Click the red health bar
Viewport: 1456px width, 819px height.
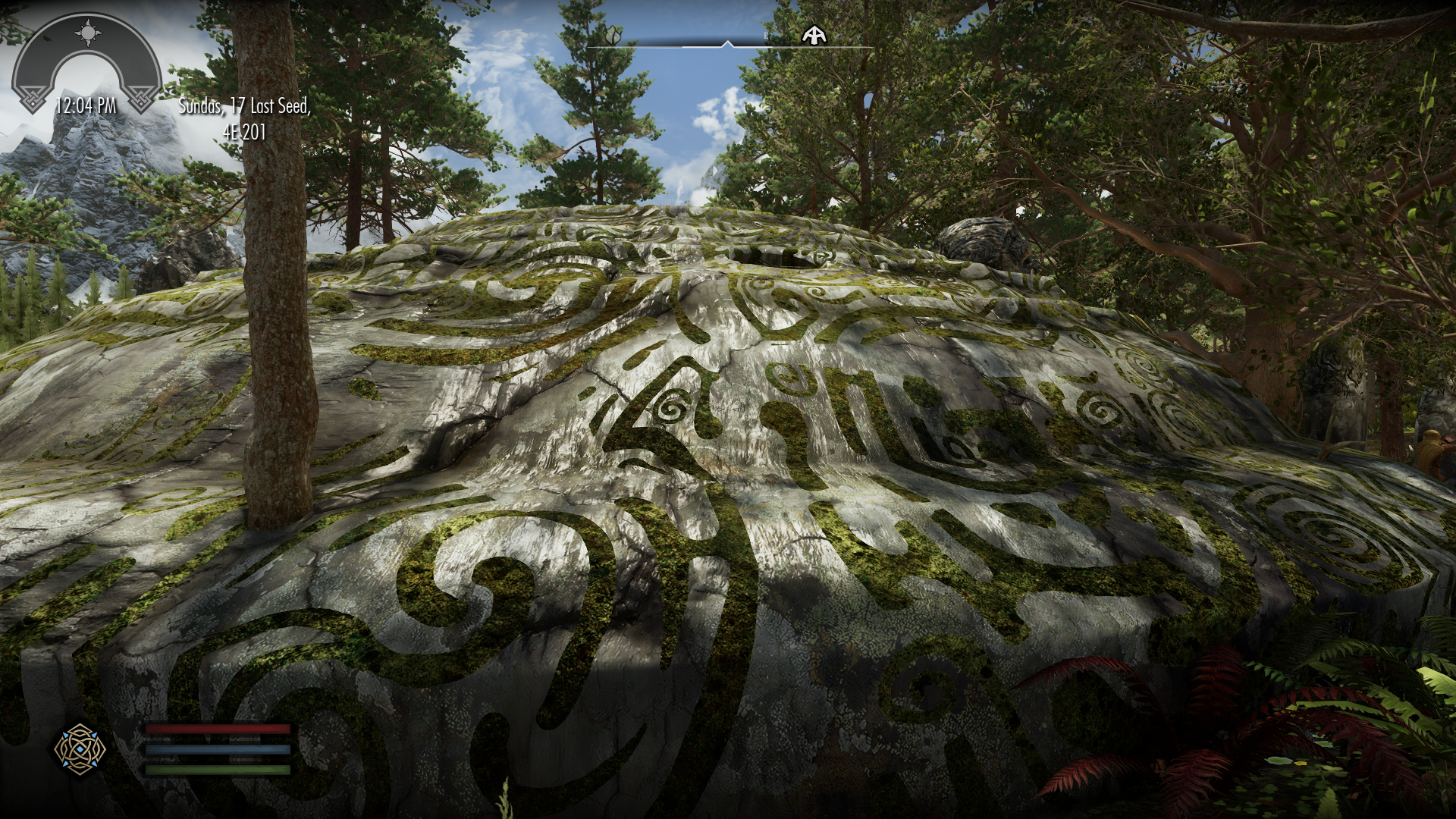[218, 730]
